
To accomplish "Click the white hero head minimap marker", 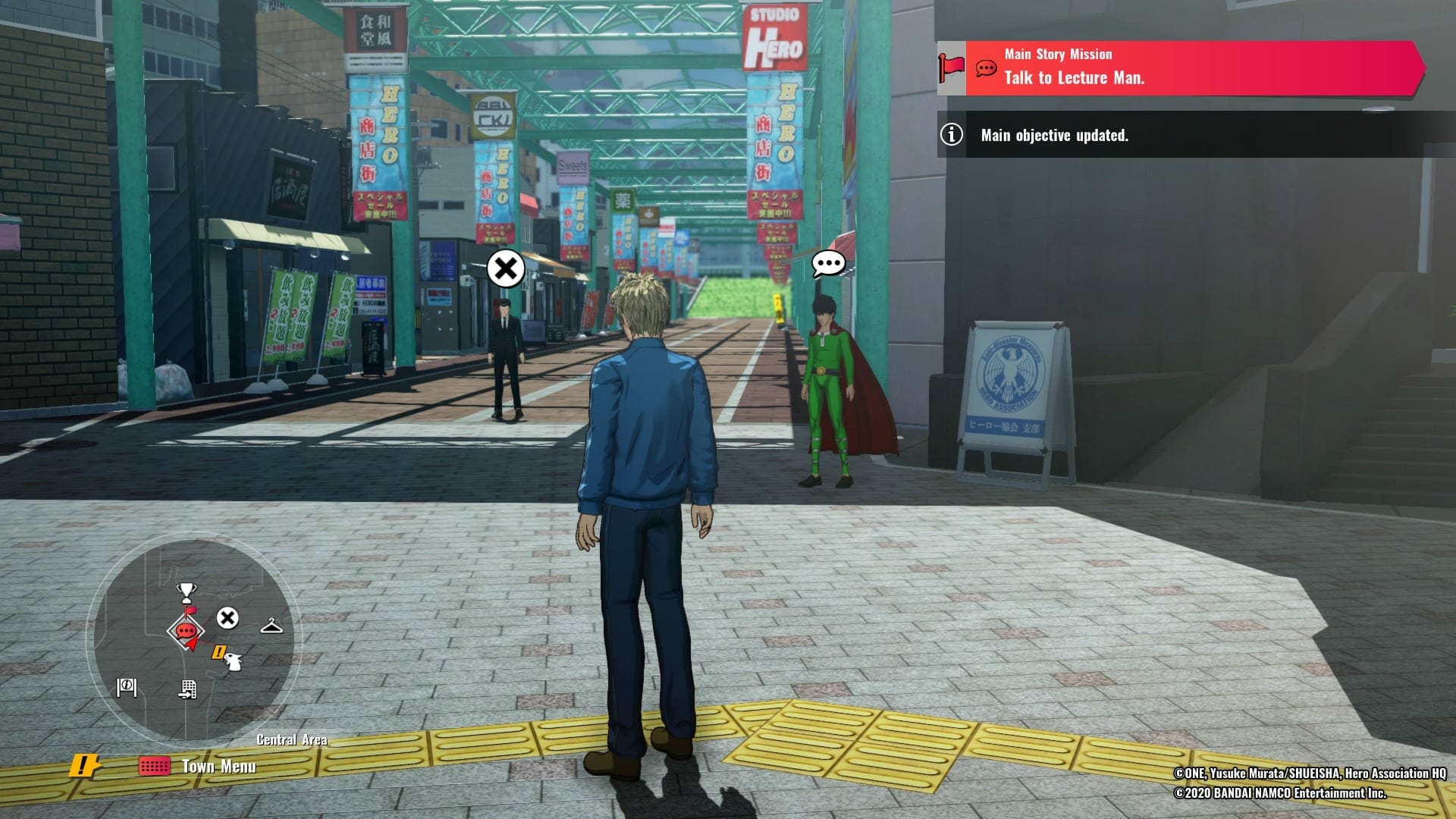I will [x=234, y=662].
